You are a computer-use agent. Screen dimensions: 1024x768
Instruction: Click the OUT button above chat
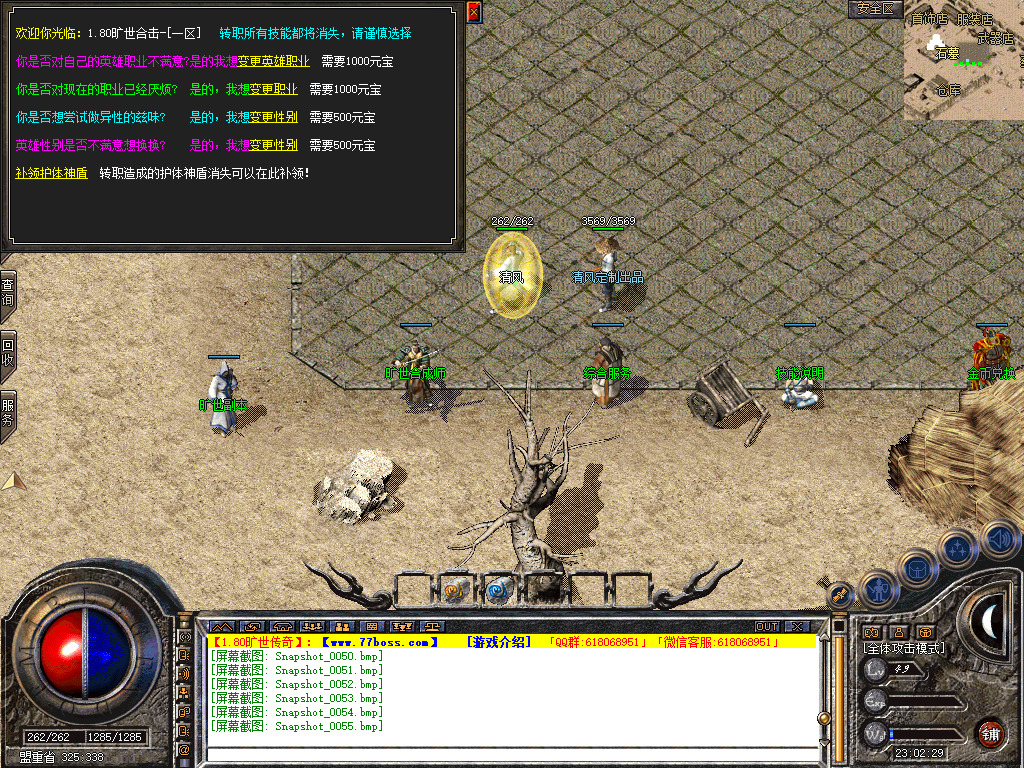(x=767, y=627)
